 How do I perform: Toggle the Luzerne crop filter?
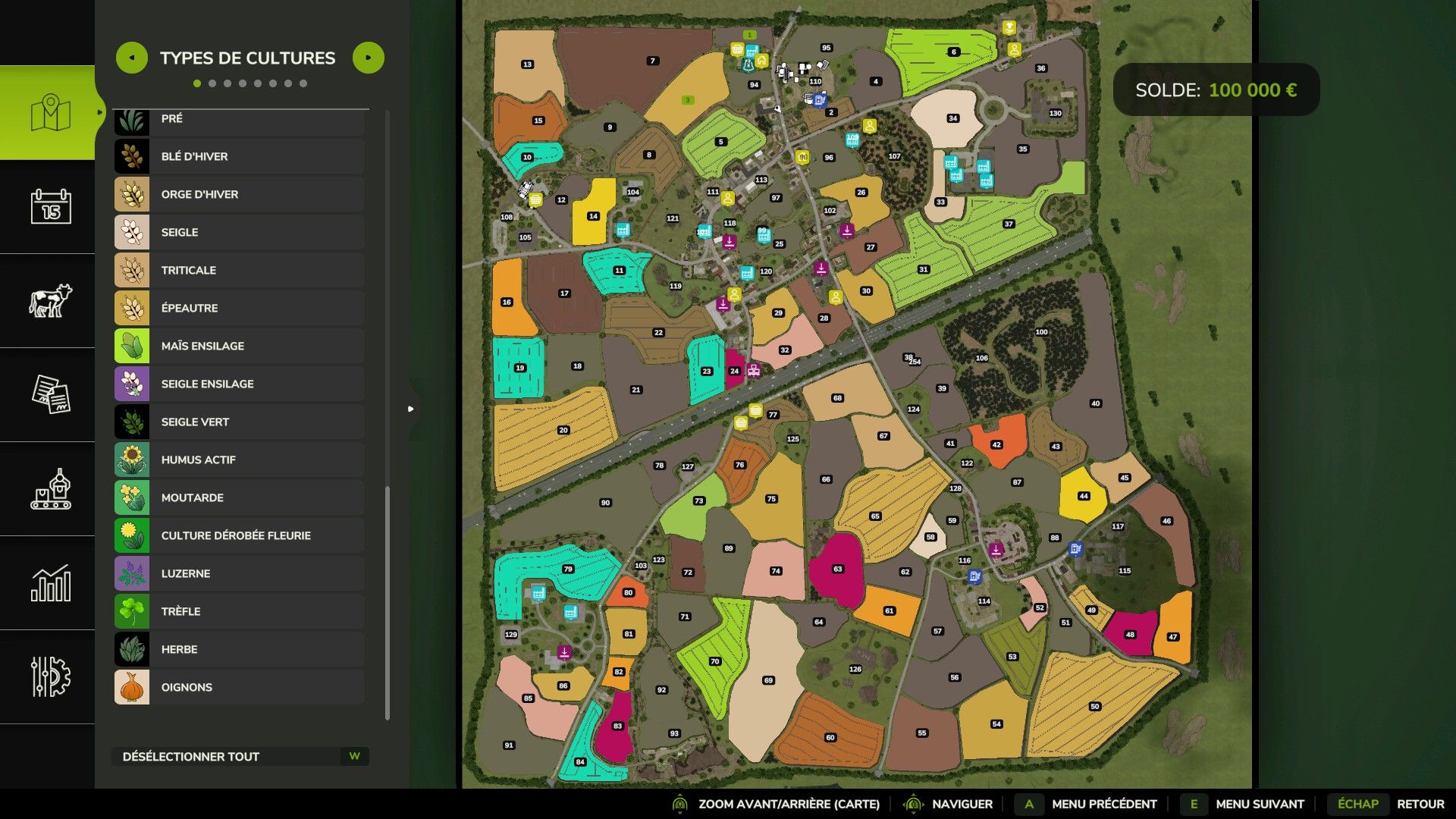(x=239, y=573)
